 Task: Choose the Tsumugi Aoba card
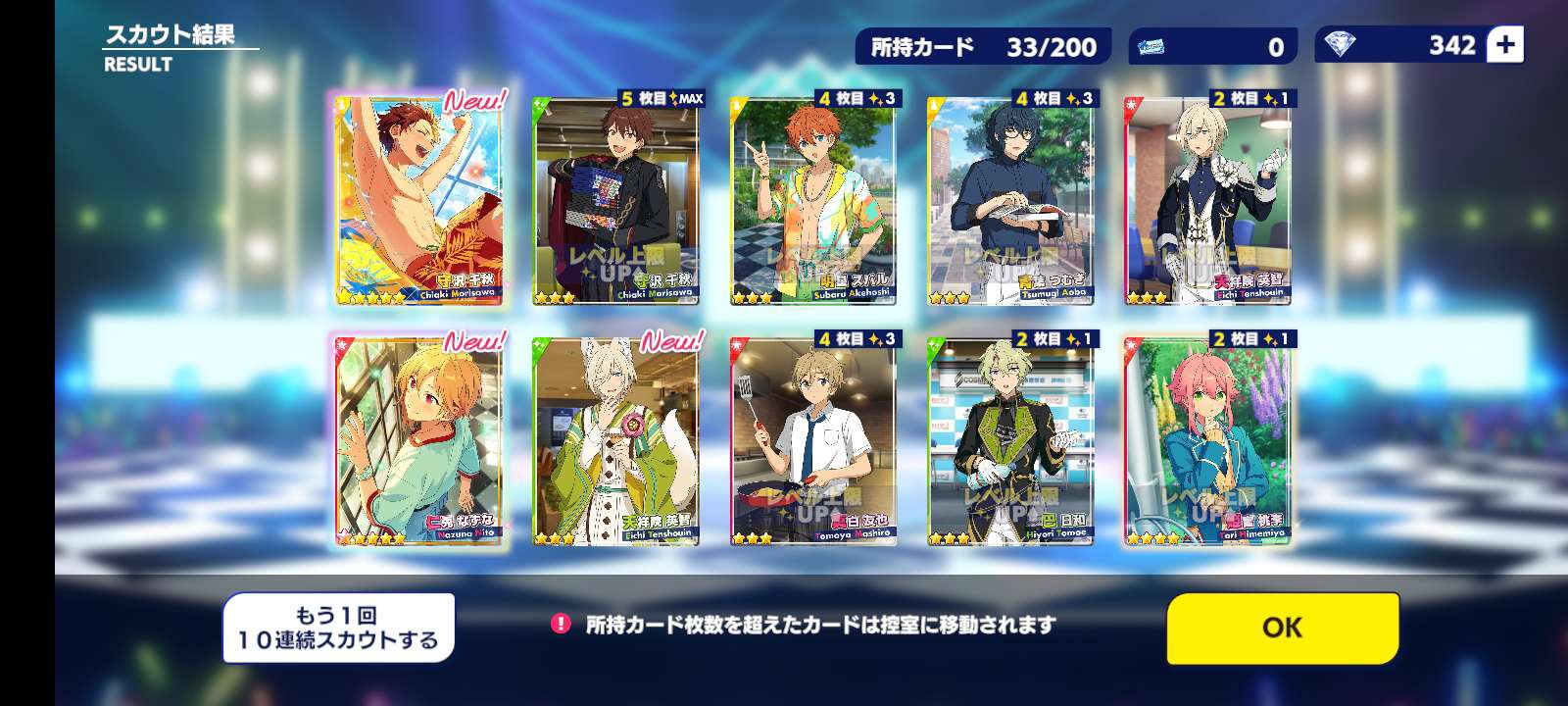[1010, 200]
